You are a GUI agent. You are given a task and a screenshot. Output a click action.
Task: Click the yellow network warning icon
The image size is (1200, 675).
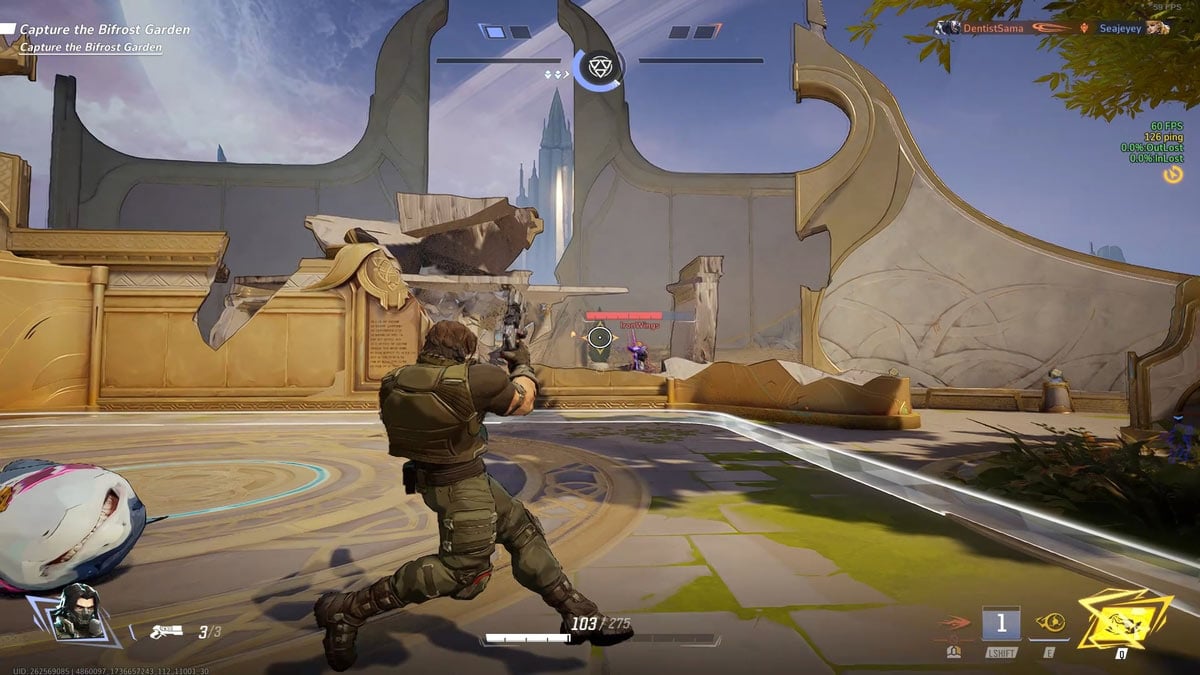tap(1173, 175)
